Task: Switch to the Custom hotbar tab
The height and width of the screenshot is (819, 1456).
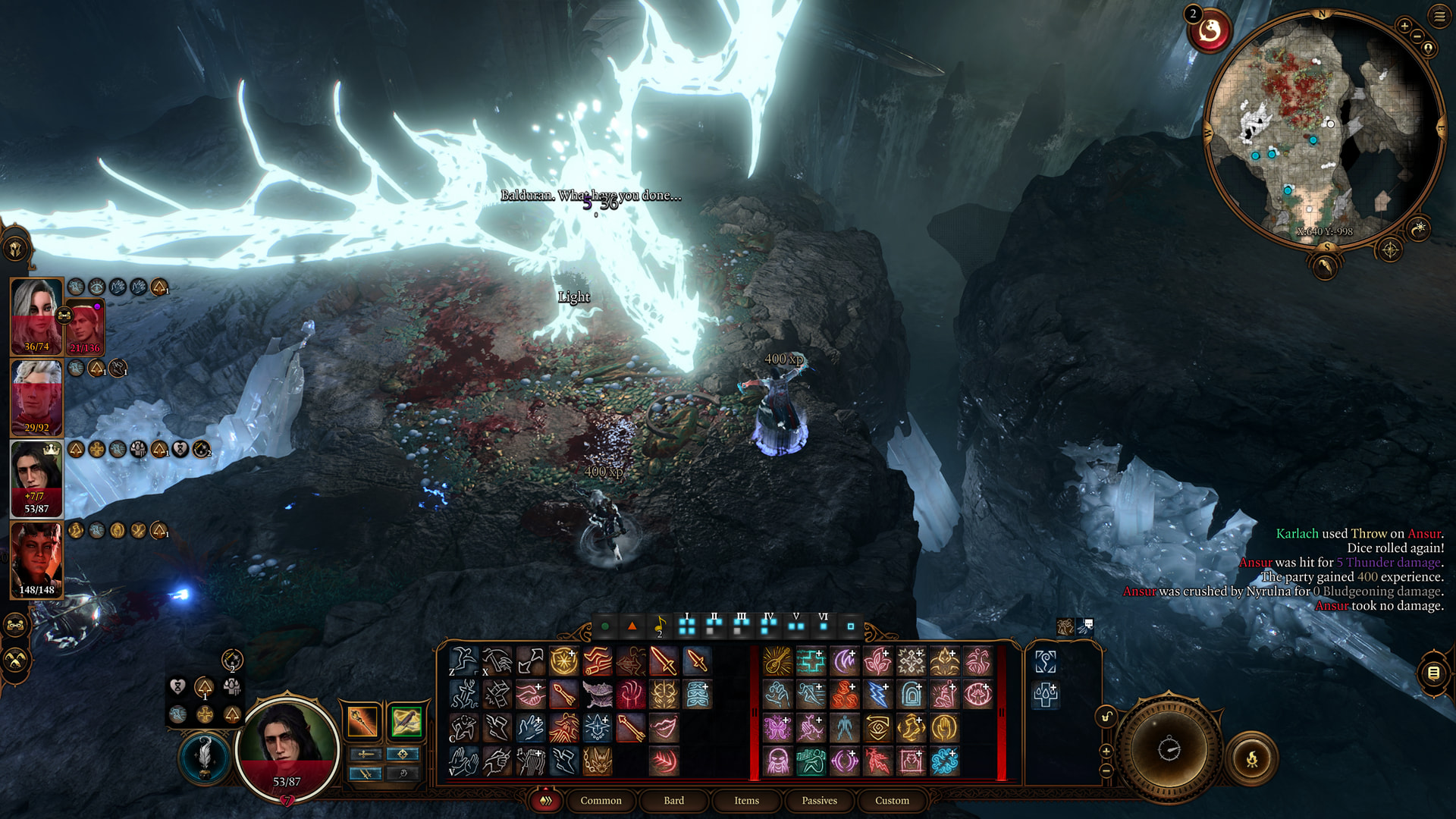Action: coord(892,800)
